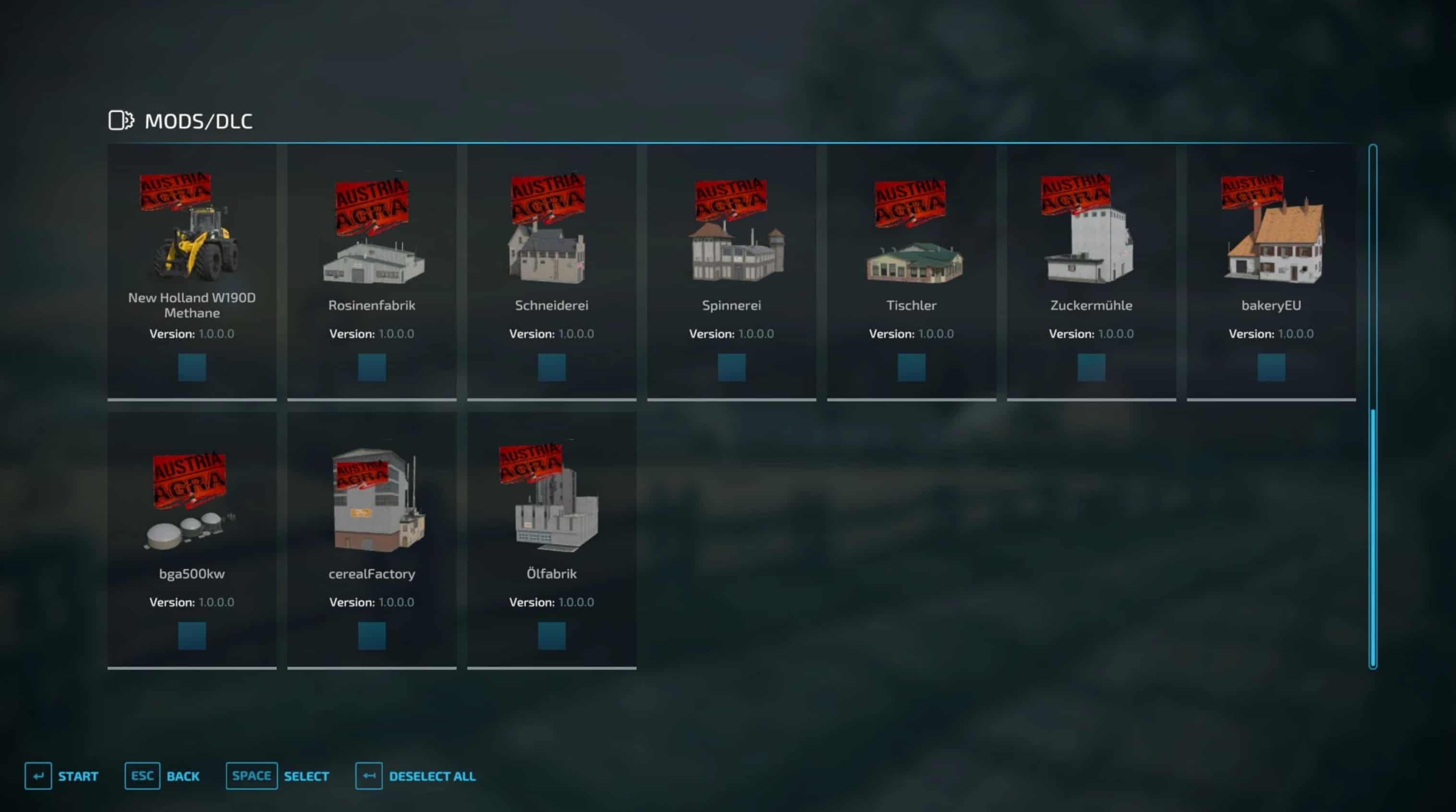Check the bakeryEU mod box
1456x812 pixels.
[x=1271, y=367]
